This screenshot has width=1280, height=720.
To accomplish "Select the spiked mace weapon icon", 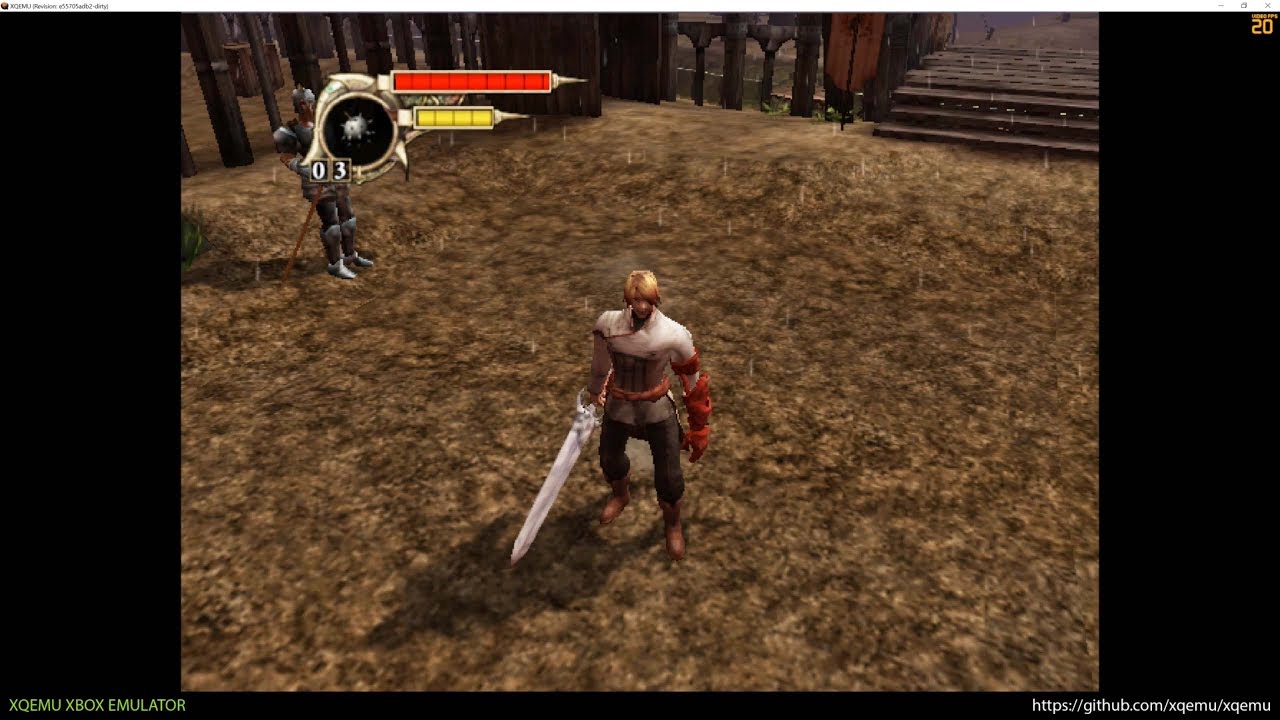I will (356, 127).
